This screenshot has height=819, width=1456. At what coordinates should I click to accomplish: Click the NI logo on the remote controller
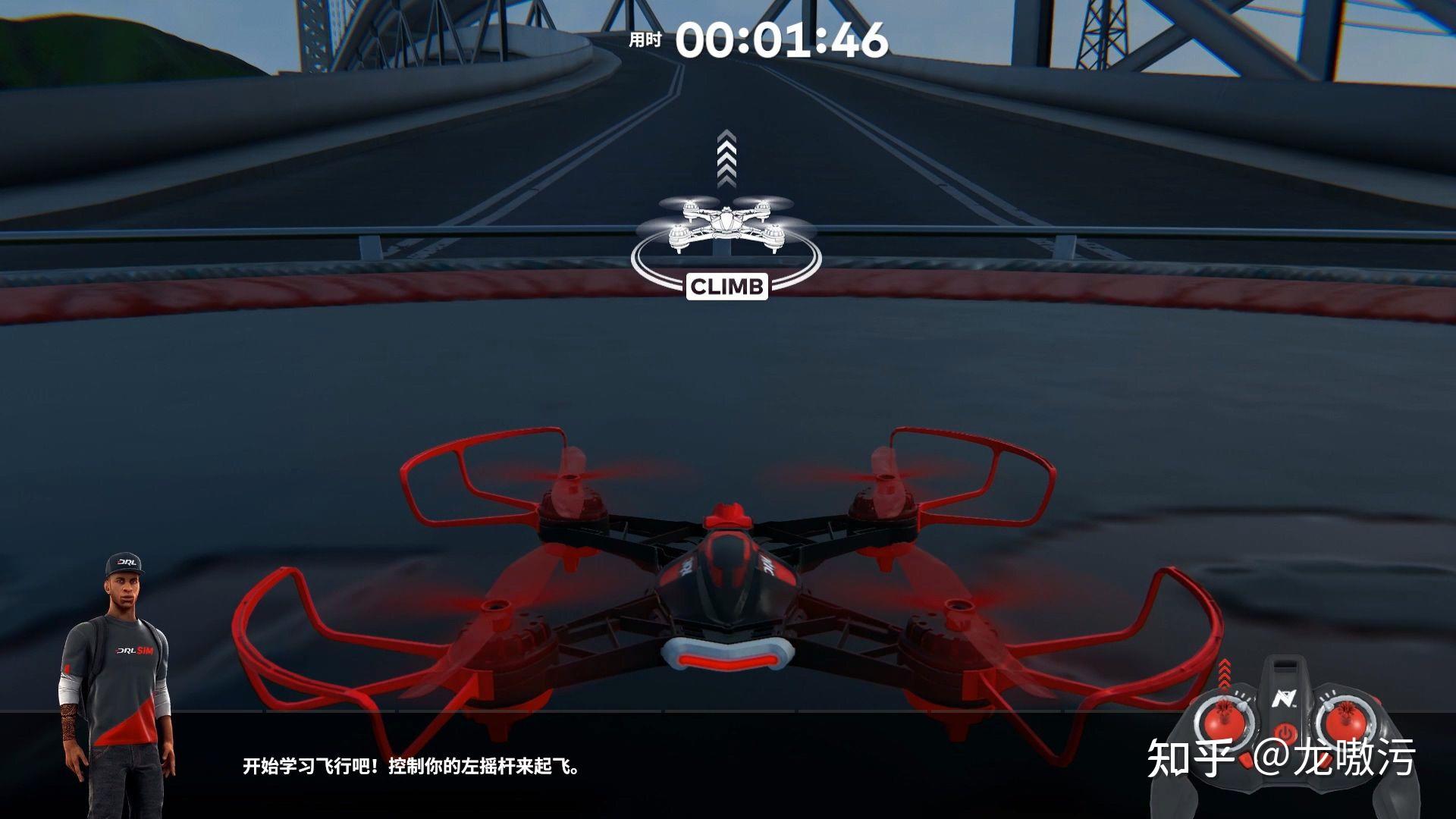(x=1285, y=698)
